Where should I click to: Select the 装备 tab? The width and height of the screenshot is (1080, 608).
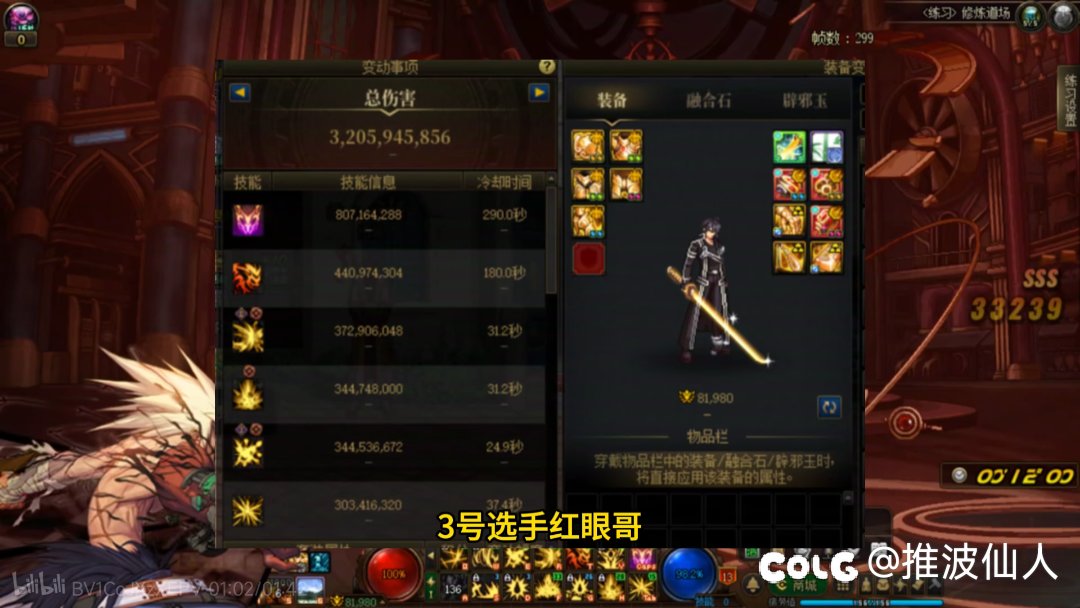[x=612, y=100]
